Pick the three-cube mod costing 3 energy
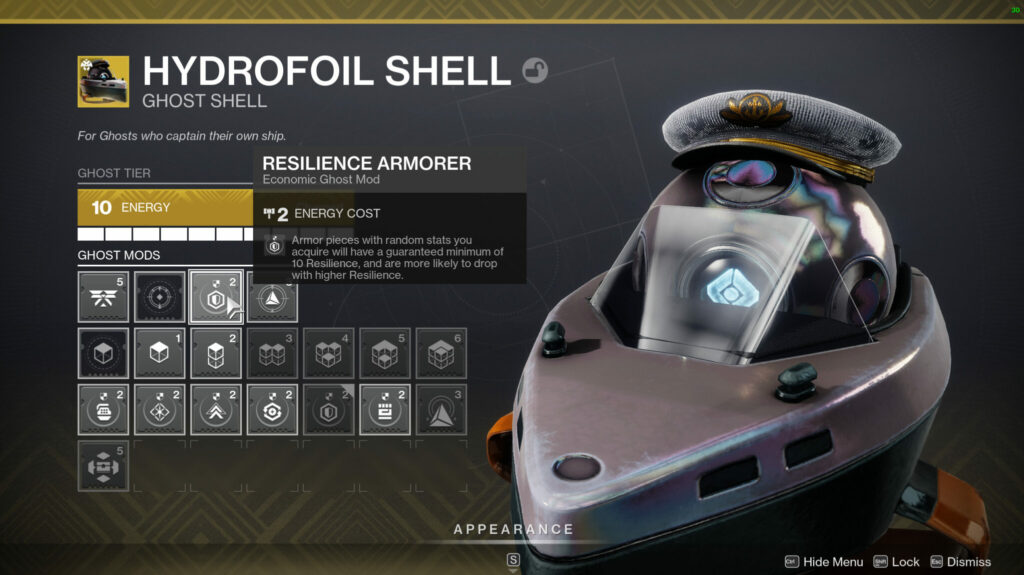This screenshot has height=575, width=1024. pos(272,353)
